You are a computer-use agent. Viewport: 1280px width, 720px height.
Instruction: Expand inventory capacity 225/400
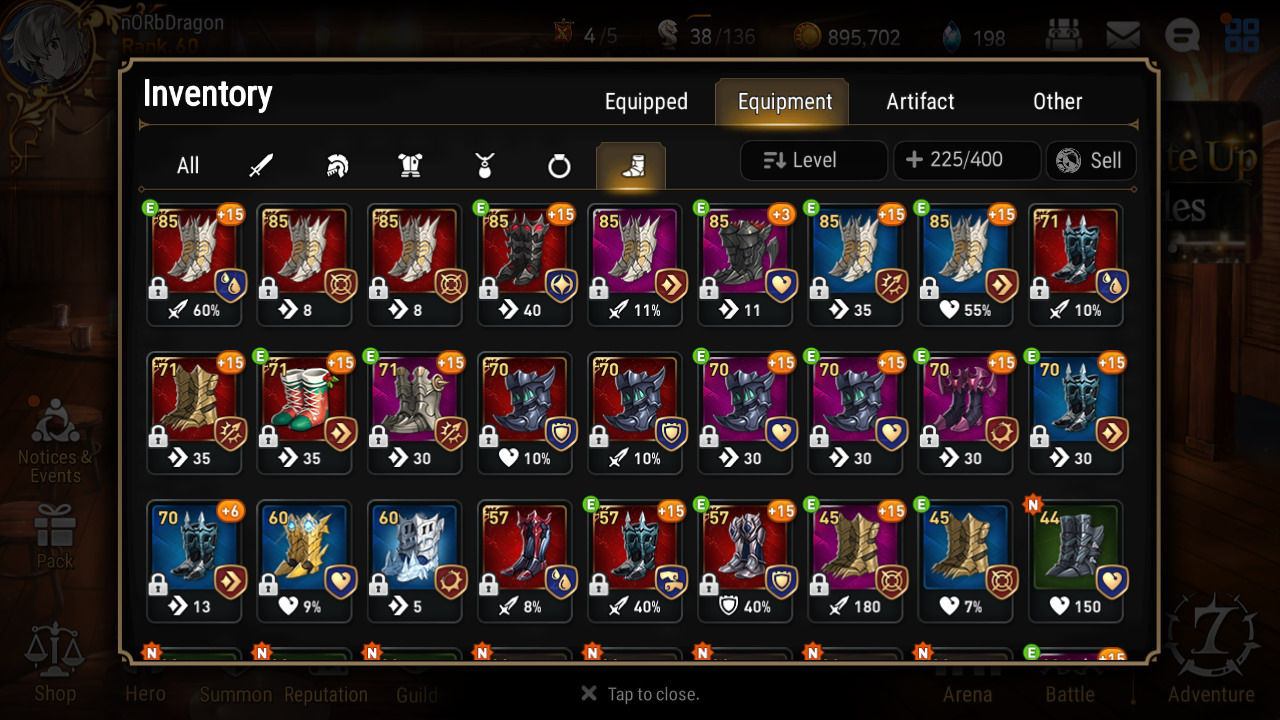click(x=966, y=160)
